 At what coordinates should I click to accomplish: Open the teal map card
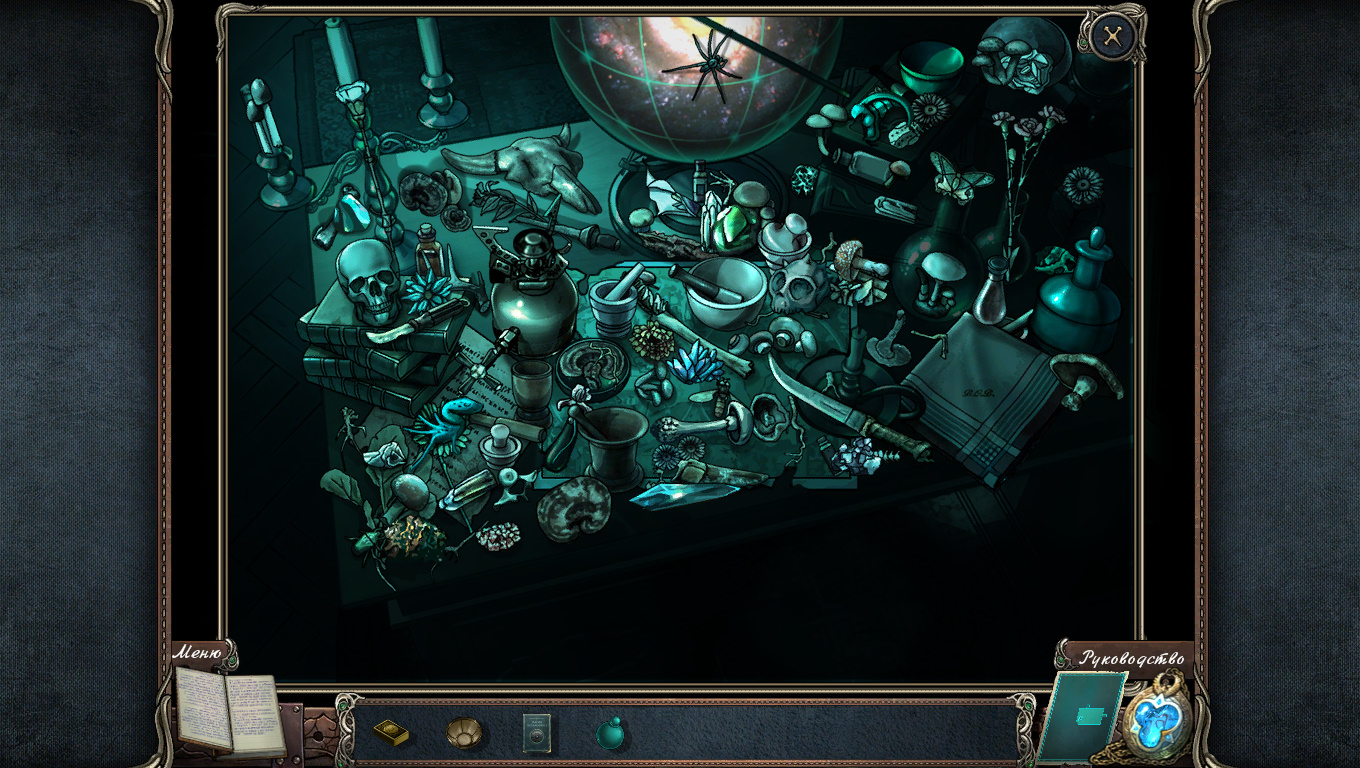click(x=1084, y=716)
